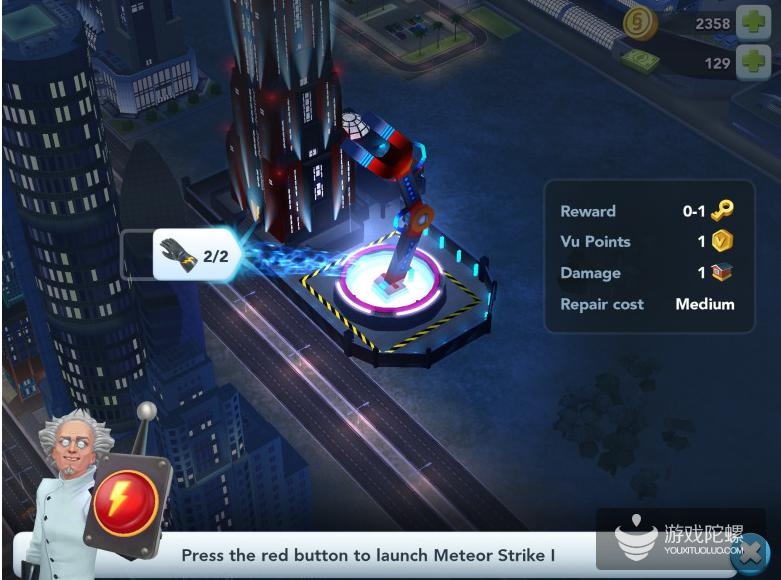Screen dimensions: 781x580
Task: Select the glove 2/2 item bubble
Action: tap(197, 255)
